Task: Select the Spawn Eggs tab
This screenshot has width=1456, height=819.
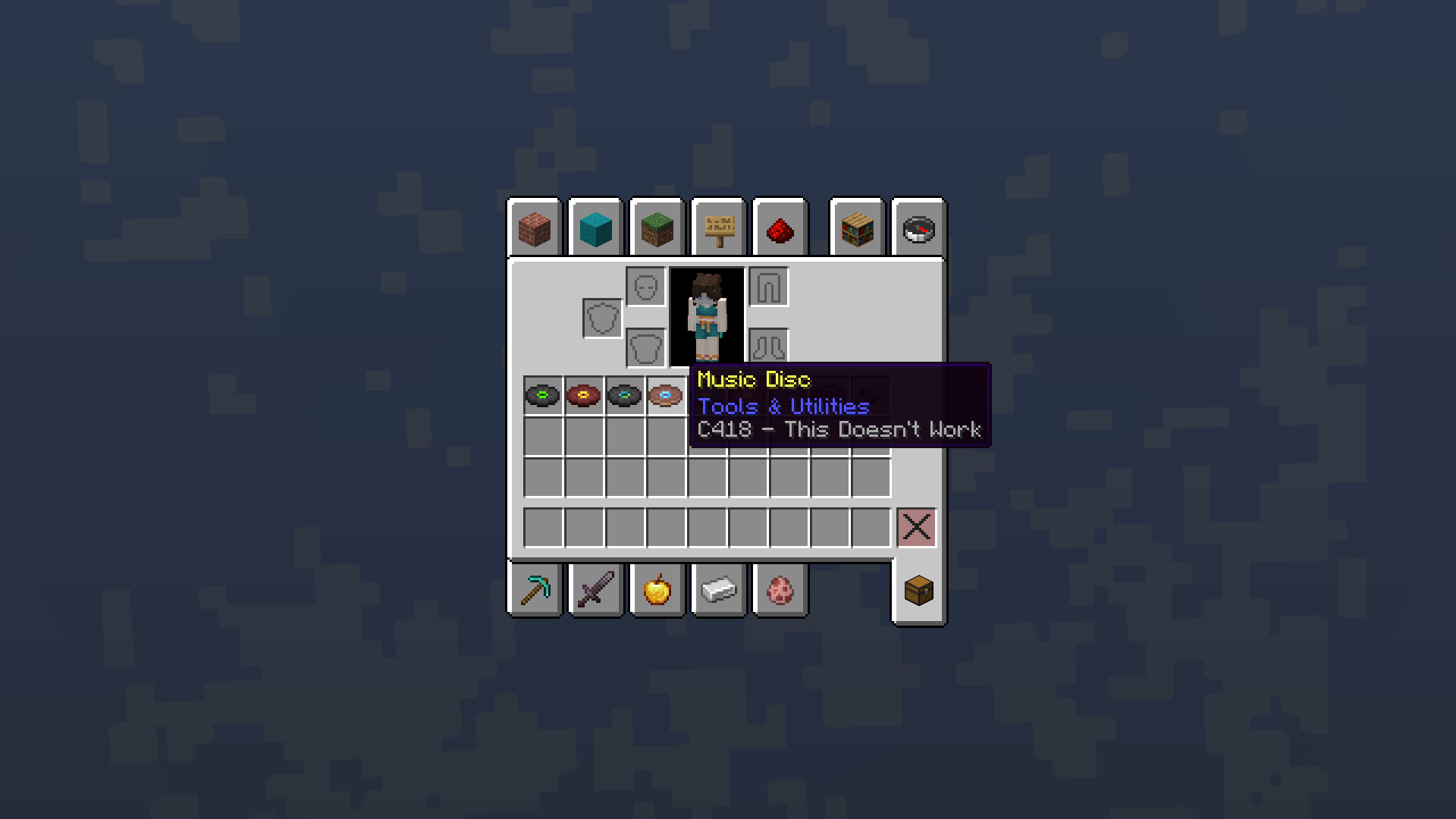Action: [780, 590]
